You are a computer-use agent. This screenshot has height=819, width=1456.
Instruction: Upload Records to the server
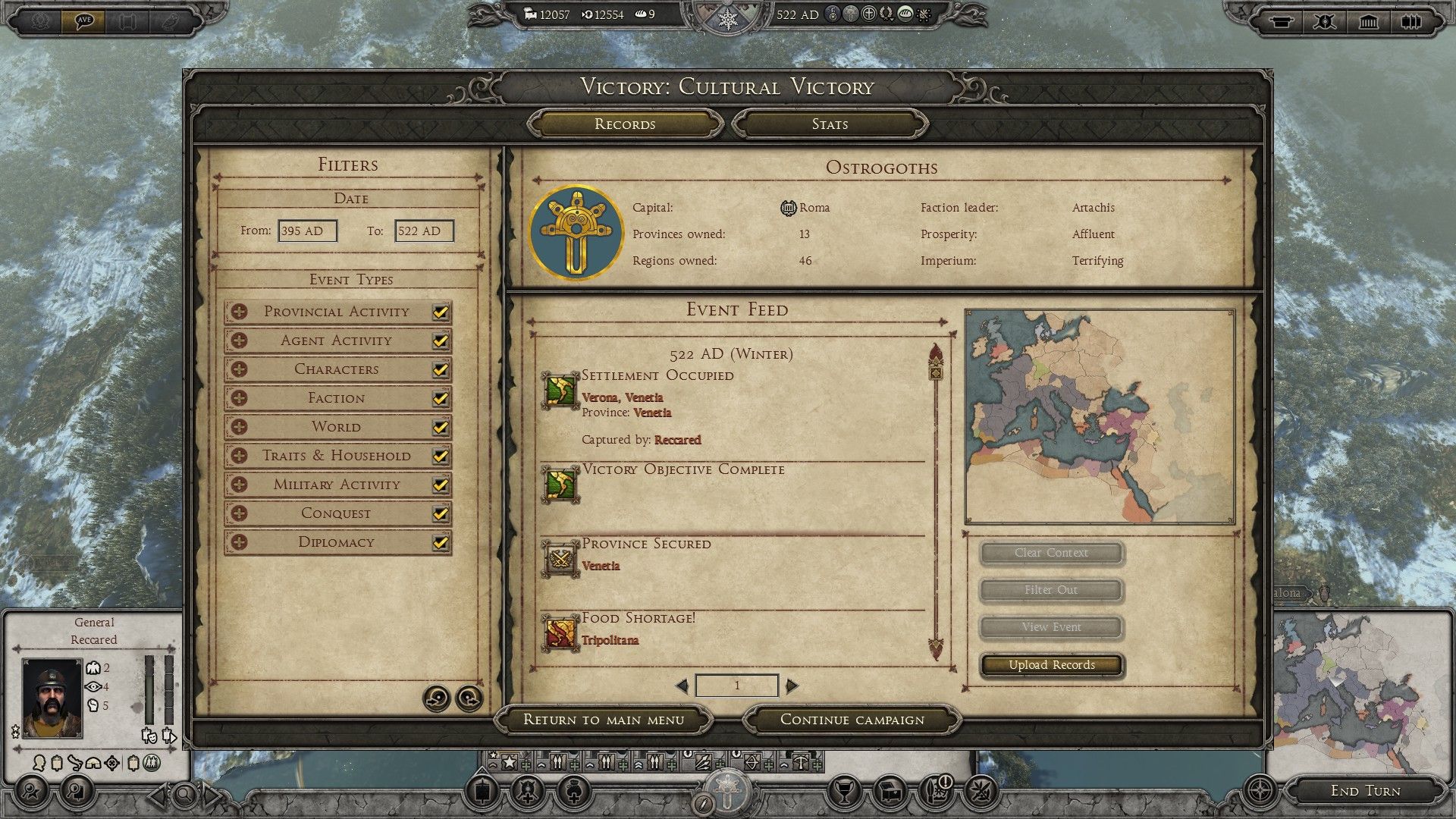[1052, 665]
